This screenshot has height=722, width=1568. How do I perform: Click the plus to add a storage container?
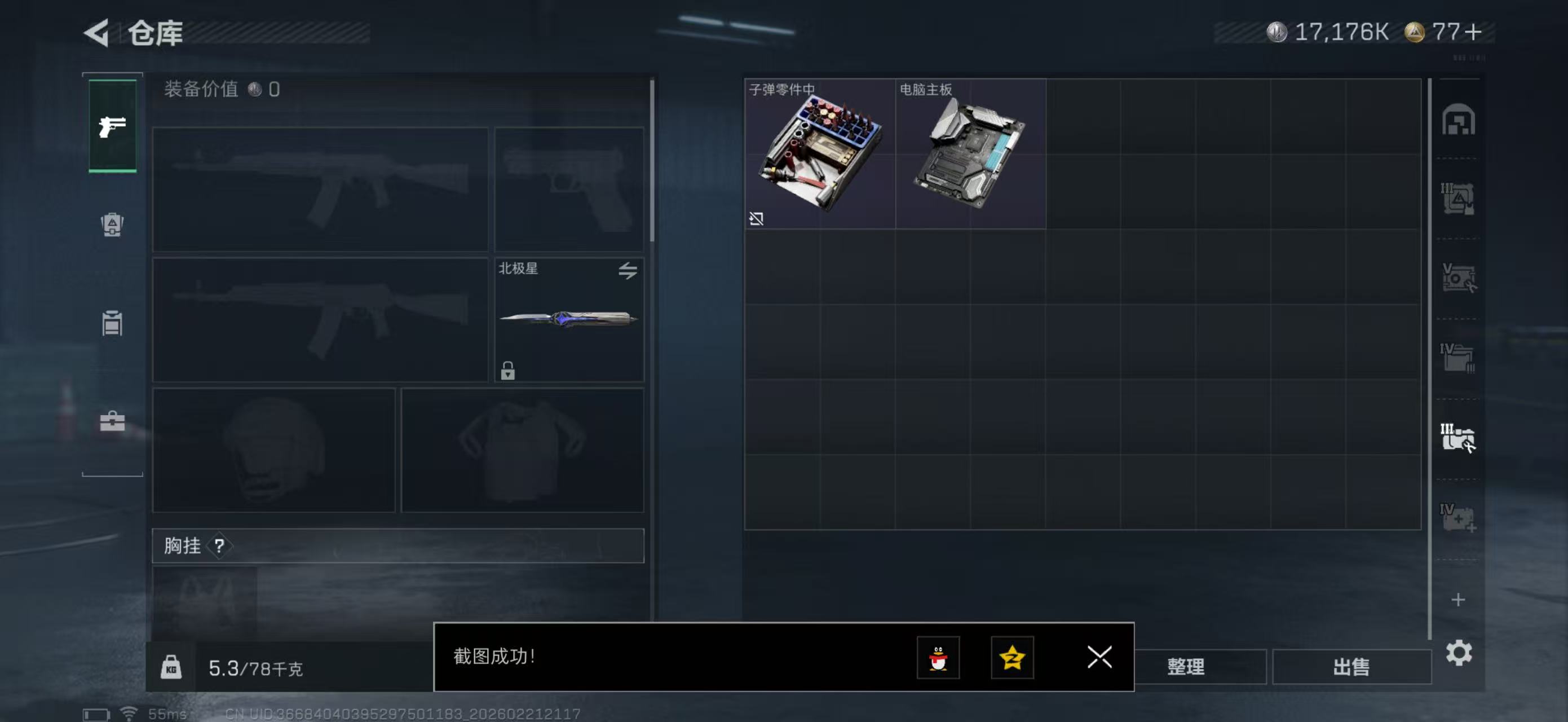pyautogui.click(x=1459, y=600)
